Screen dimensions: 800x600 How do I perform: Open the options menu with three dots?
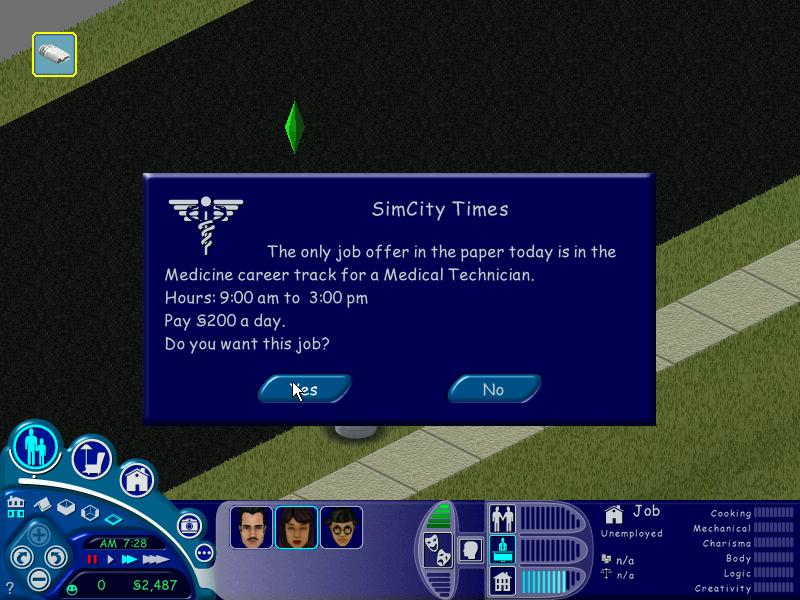tap(204, 552)
